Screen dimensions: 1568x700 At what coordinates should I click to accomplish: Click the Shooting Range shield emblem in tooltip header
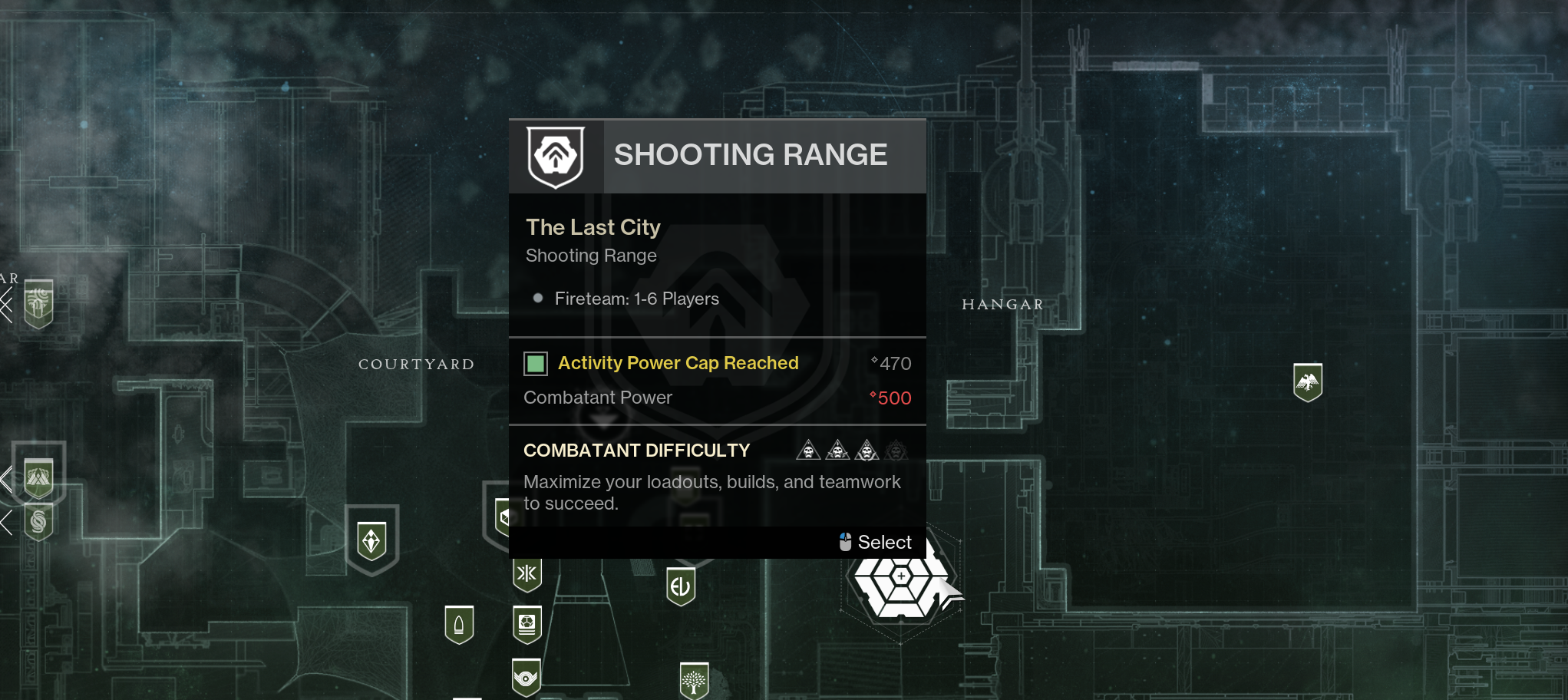(556, 157)
